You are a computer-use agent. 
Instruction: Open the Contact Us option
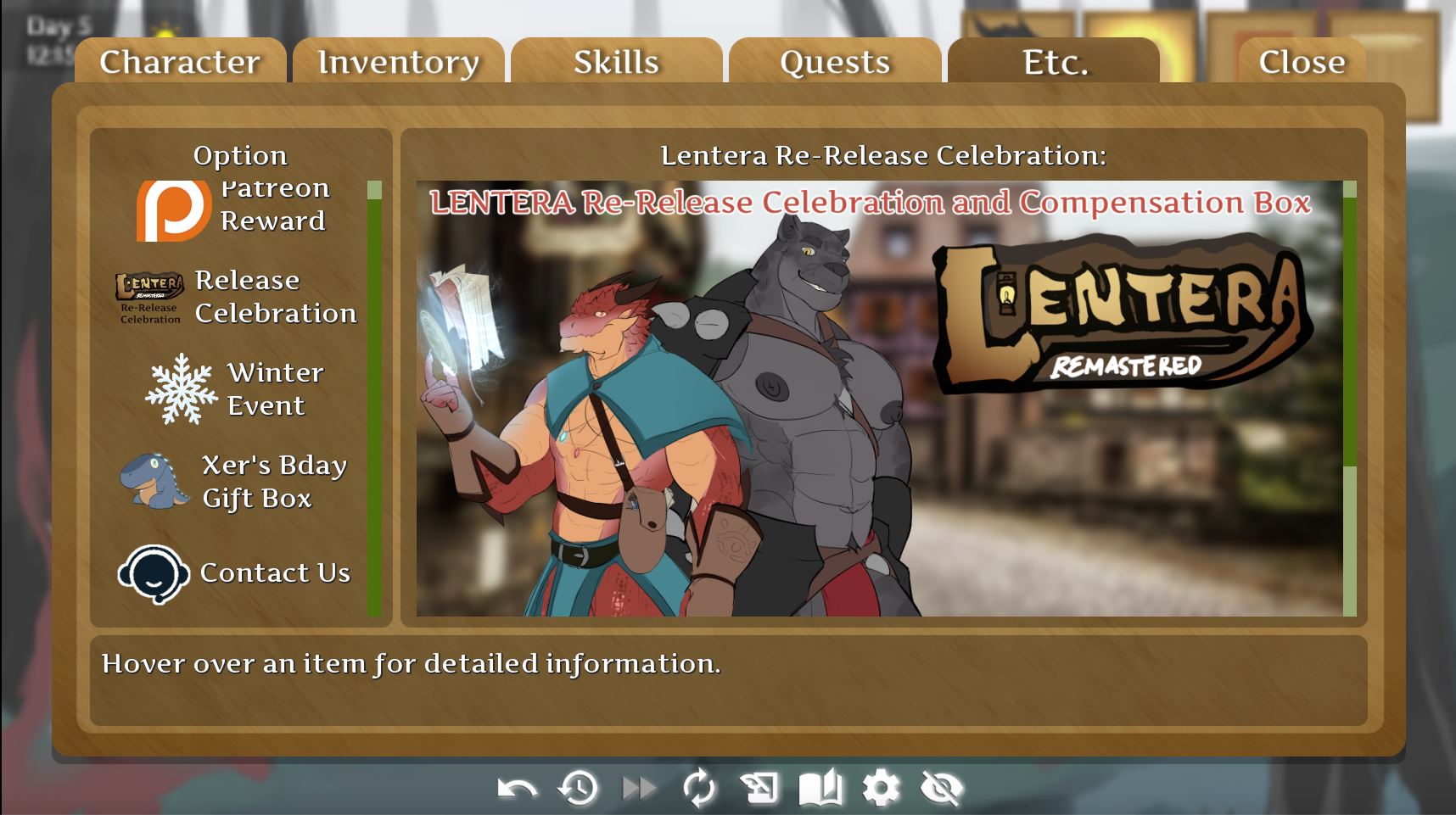[234, 573]
